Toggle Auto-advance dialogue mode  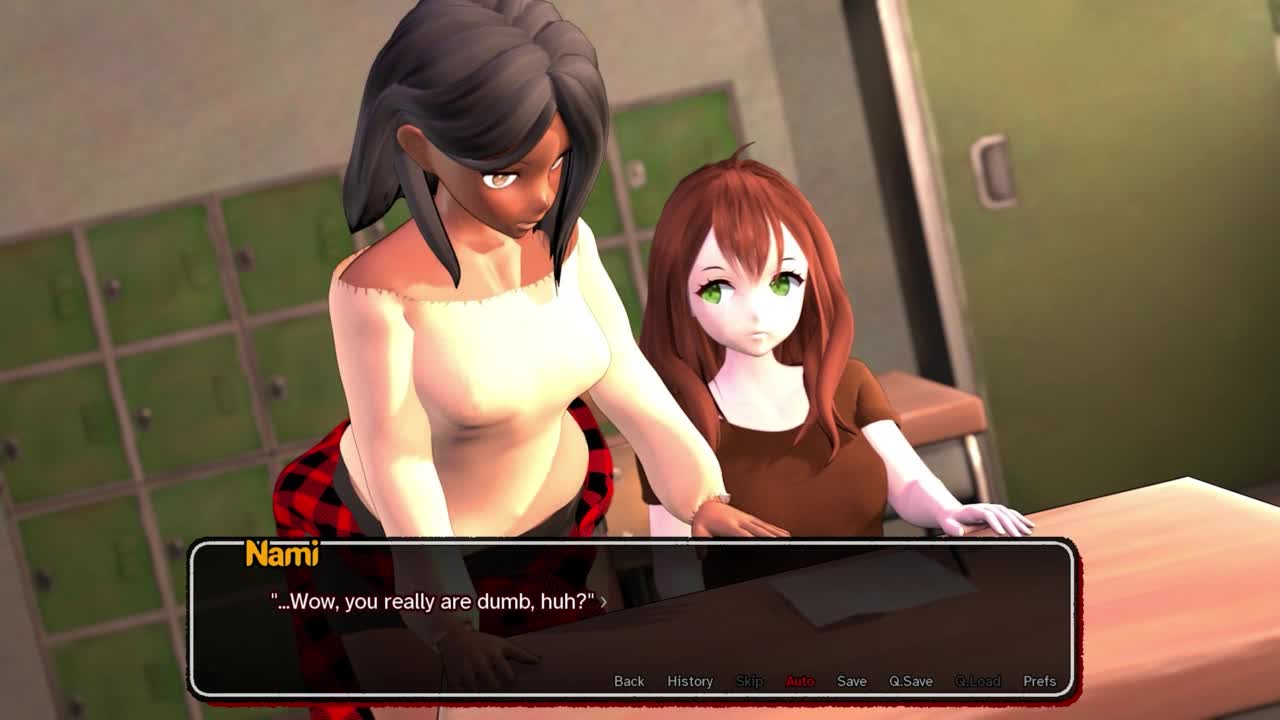(800, 681)
